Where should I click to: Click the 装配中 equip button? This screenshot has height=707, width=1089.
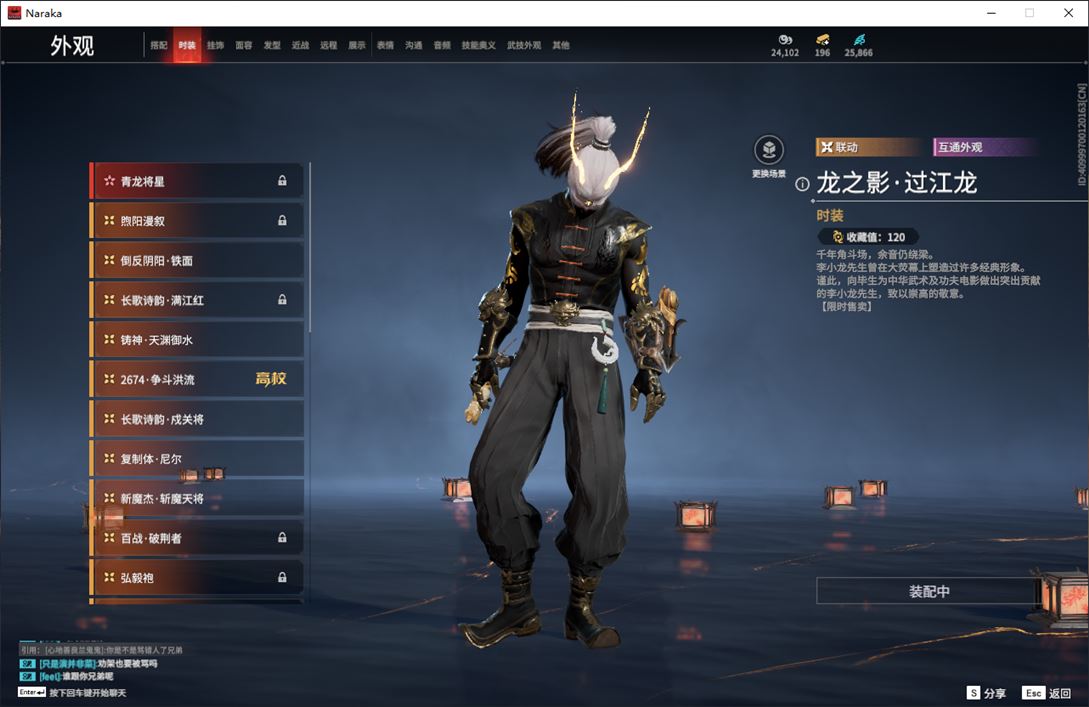[x=928, y=591]
